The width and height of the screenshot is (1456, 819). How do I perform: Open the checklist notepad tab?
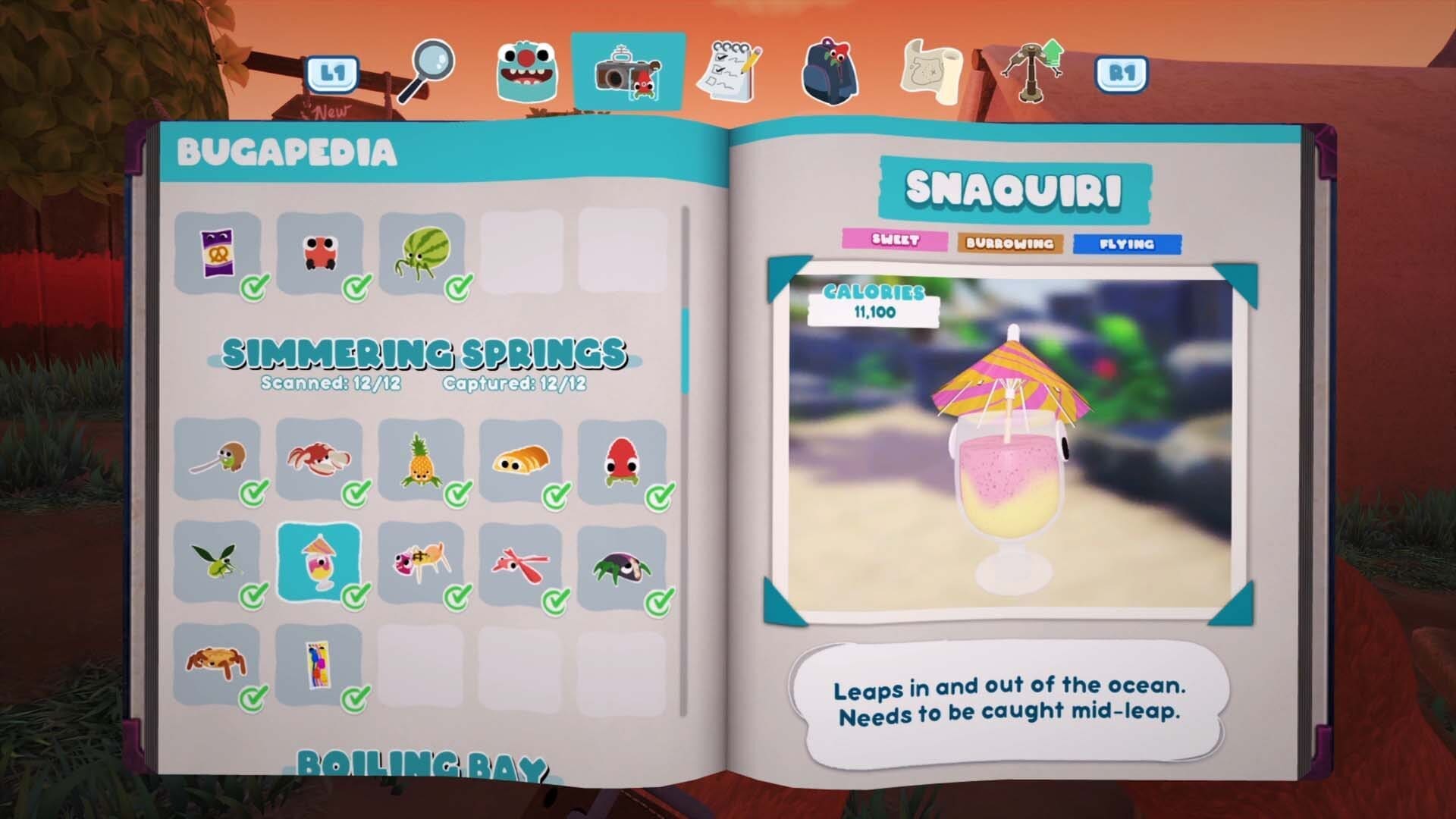click(729, 72)
